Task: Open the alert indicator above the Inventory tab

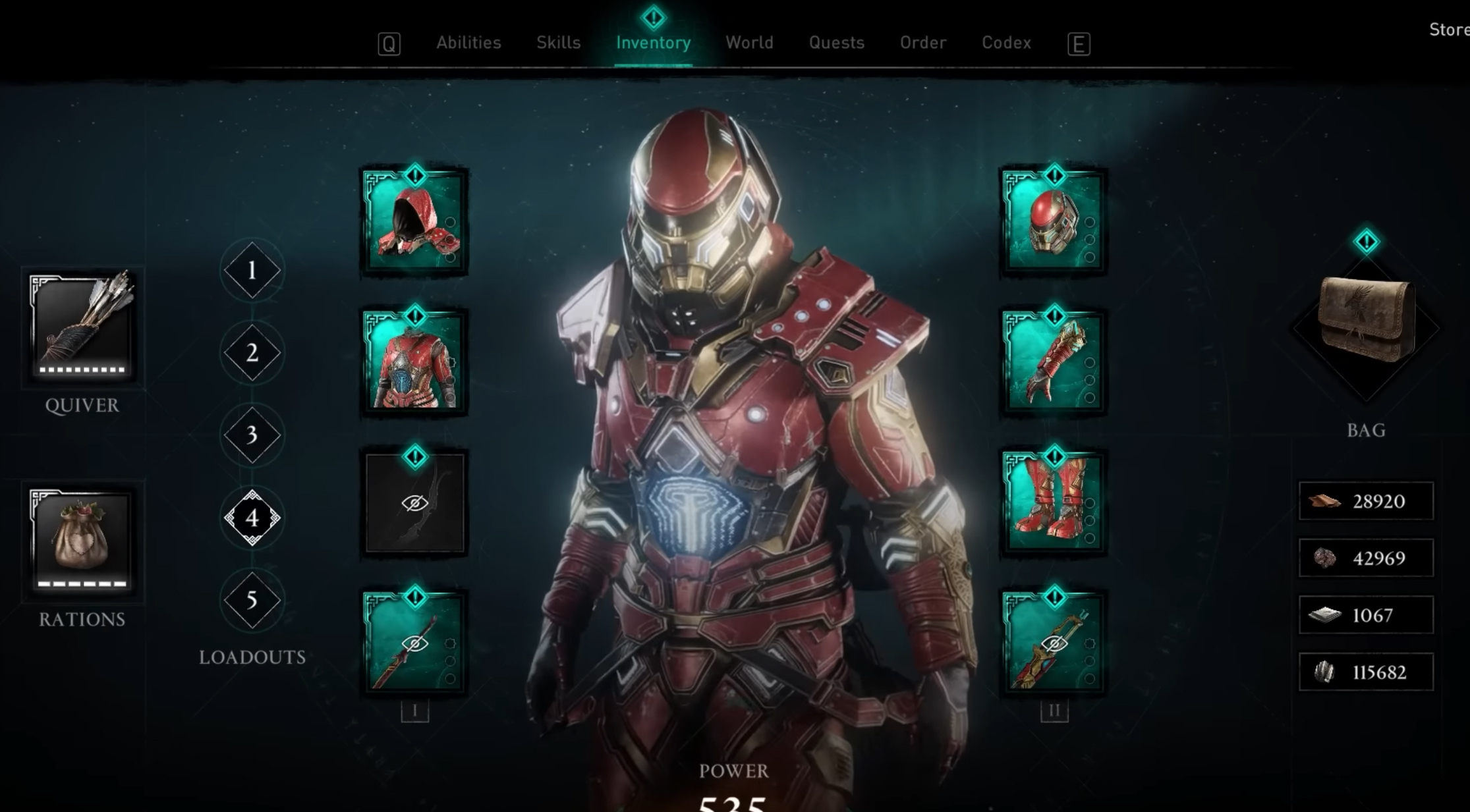Action: point(652,17)
